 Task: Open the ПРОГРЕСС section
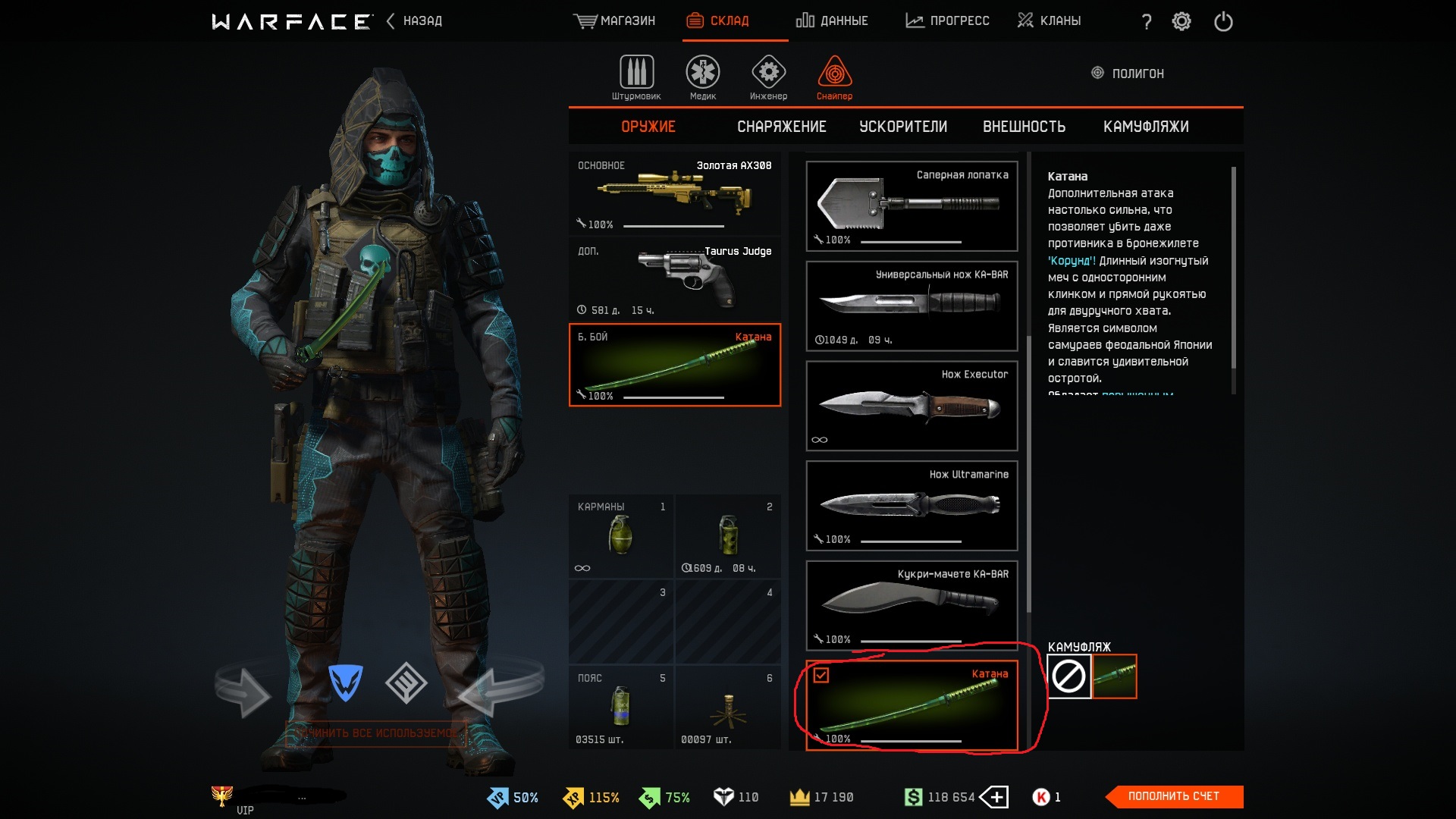[947, 20]
